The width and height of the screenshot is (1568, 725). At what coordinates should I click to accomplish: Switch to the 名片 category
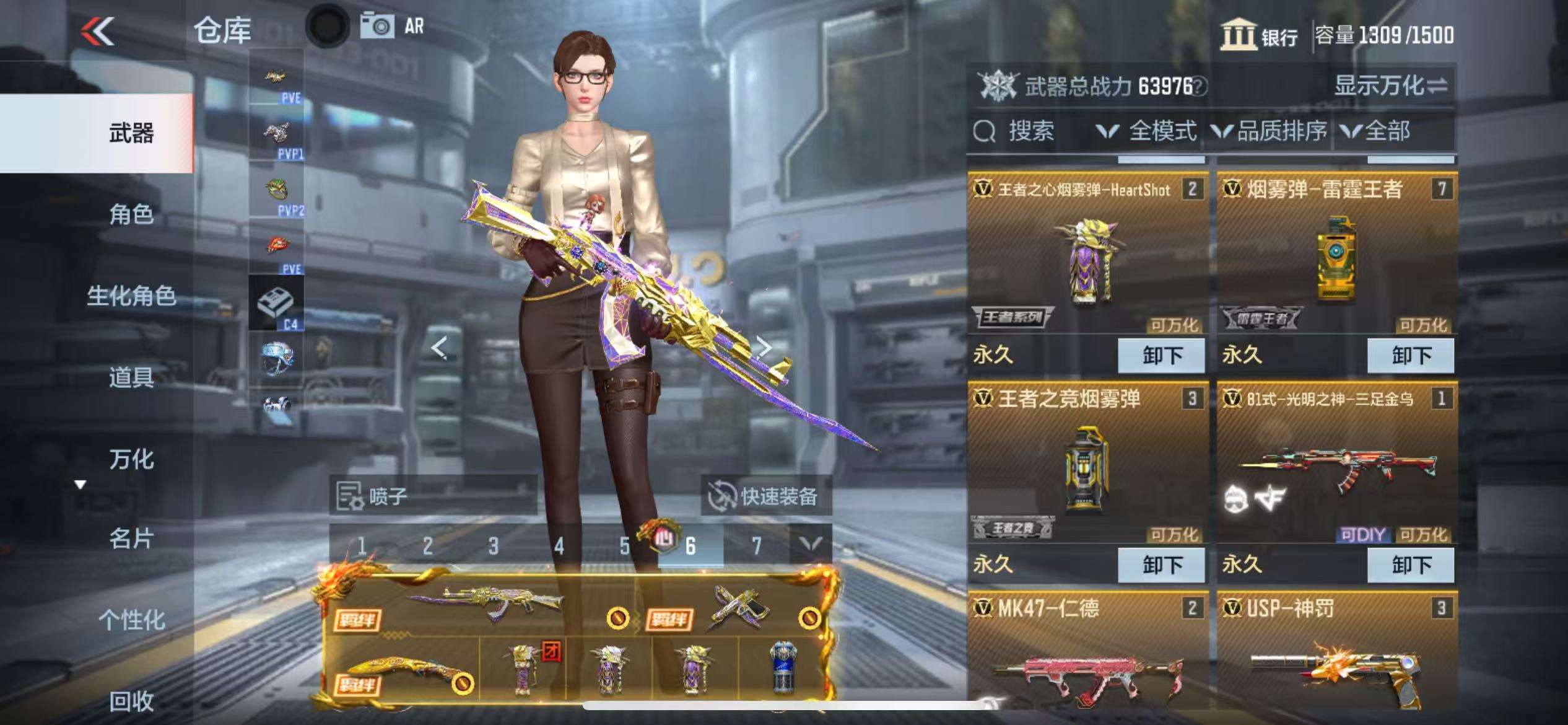pyautogui.click(x=131, y=539)
